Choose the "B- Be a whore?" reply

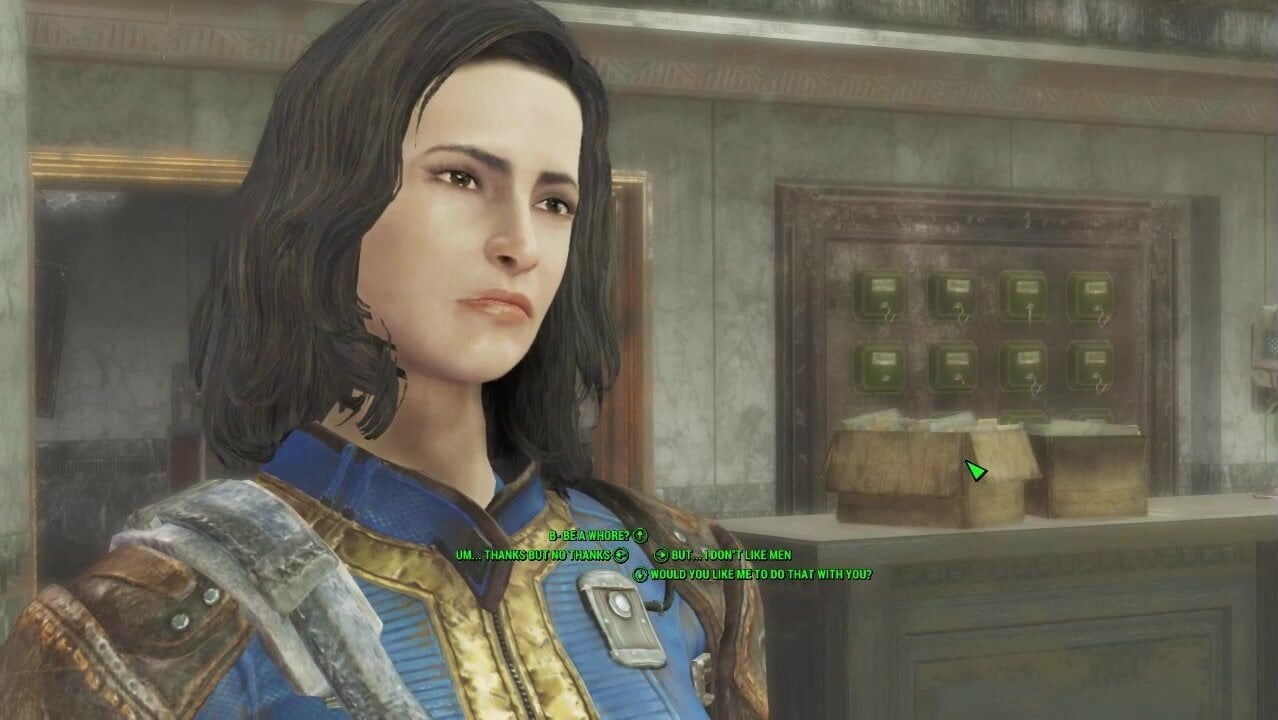(x=589, y=537)
